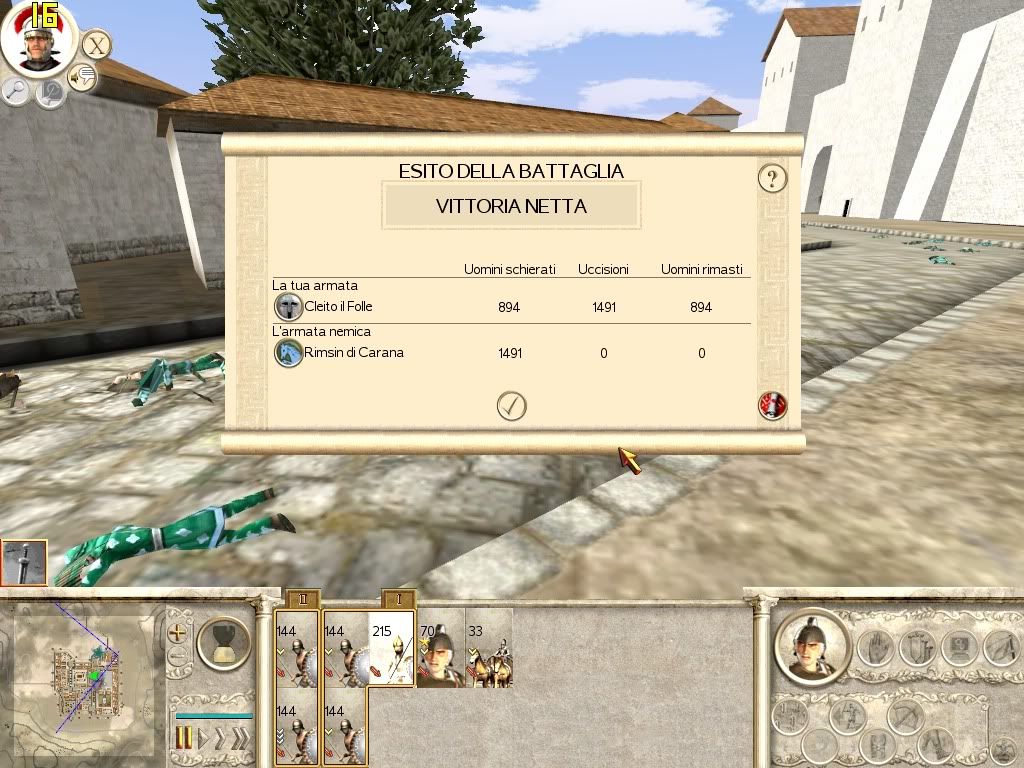
Task: Click the sword icon beside the minimap
Action: click(24, 563)
